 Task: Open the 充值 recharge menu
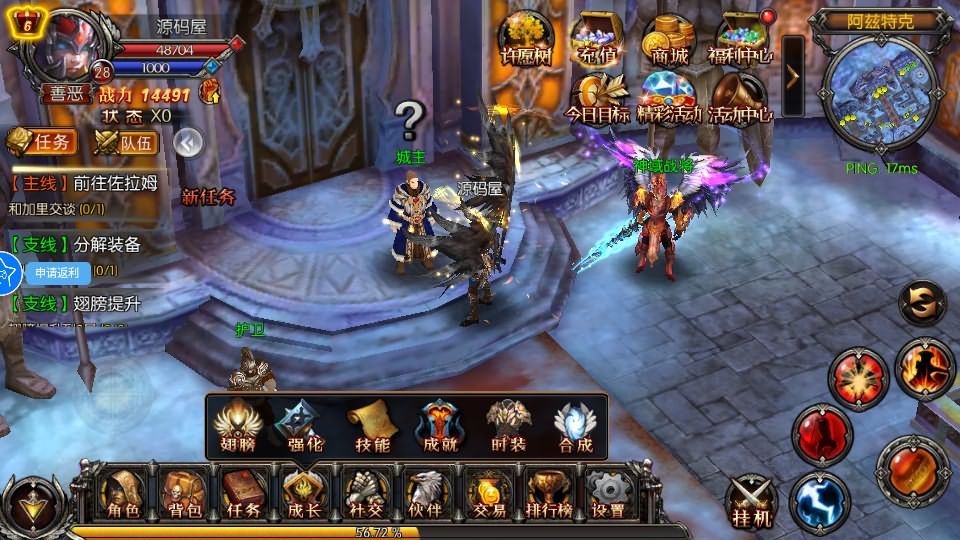[x=598, y=40]
